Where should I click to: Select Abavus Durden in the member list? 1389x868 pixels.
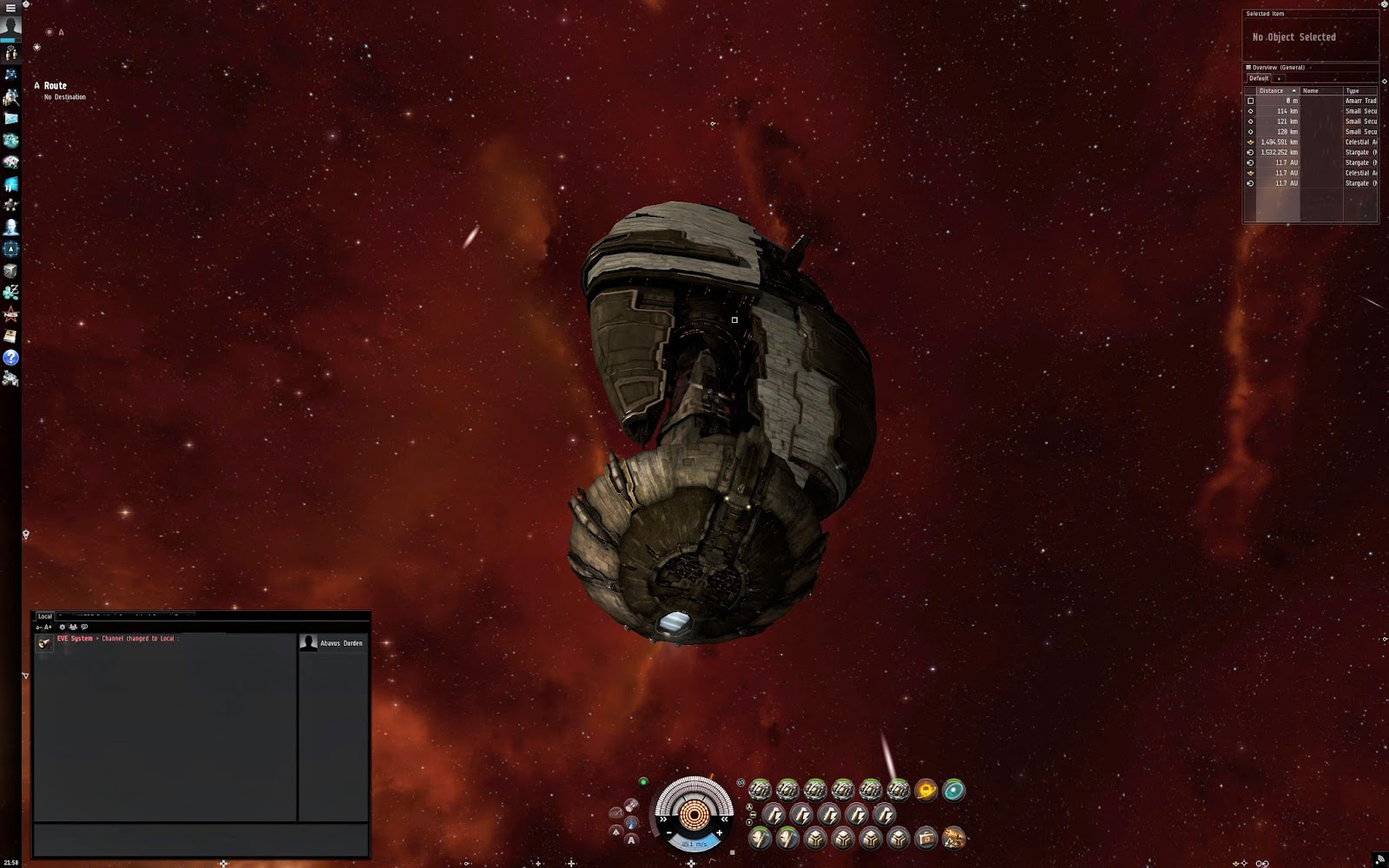click(x=340, y=643)
